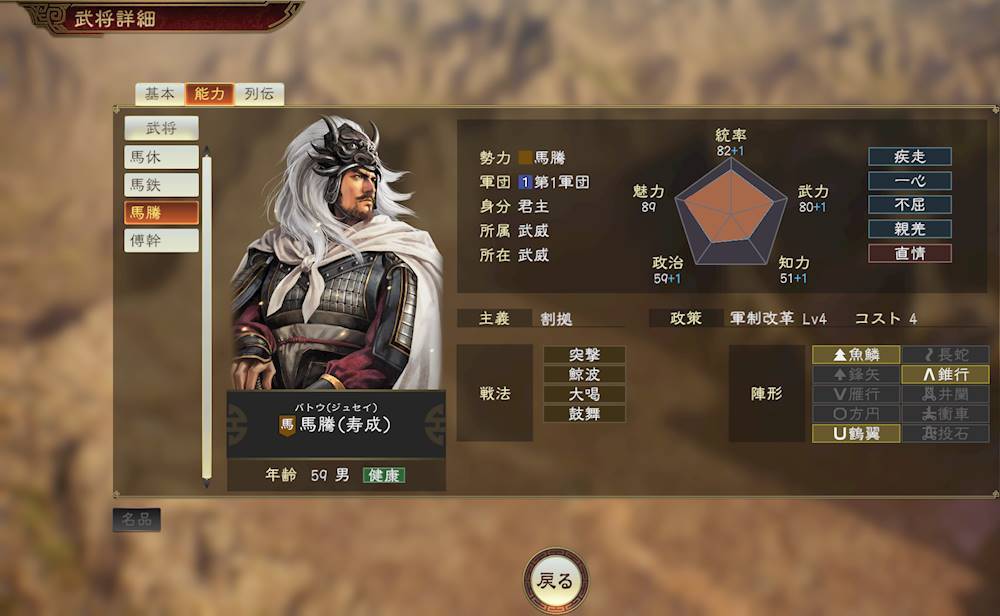Open the 名品 button
1000x616 pixels.
tap(136, 520)
